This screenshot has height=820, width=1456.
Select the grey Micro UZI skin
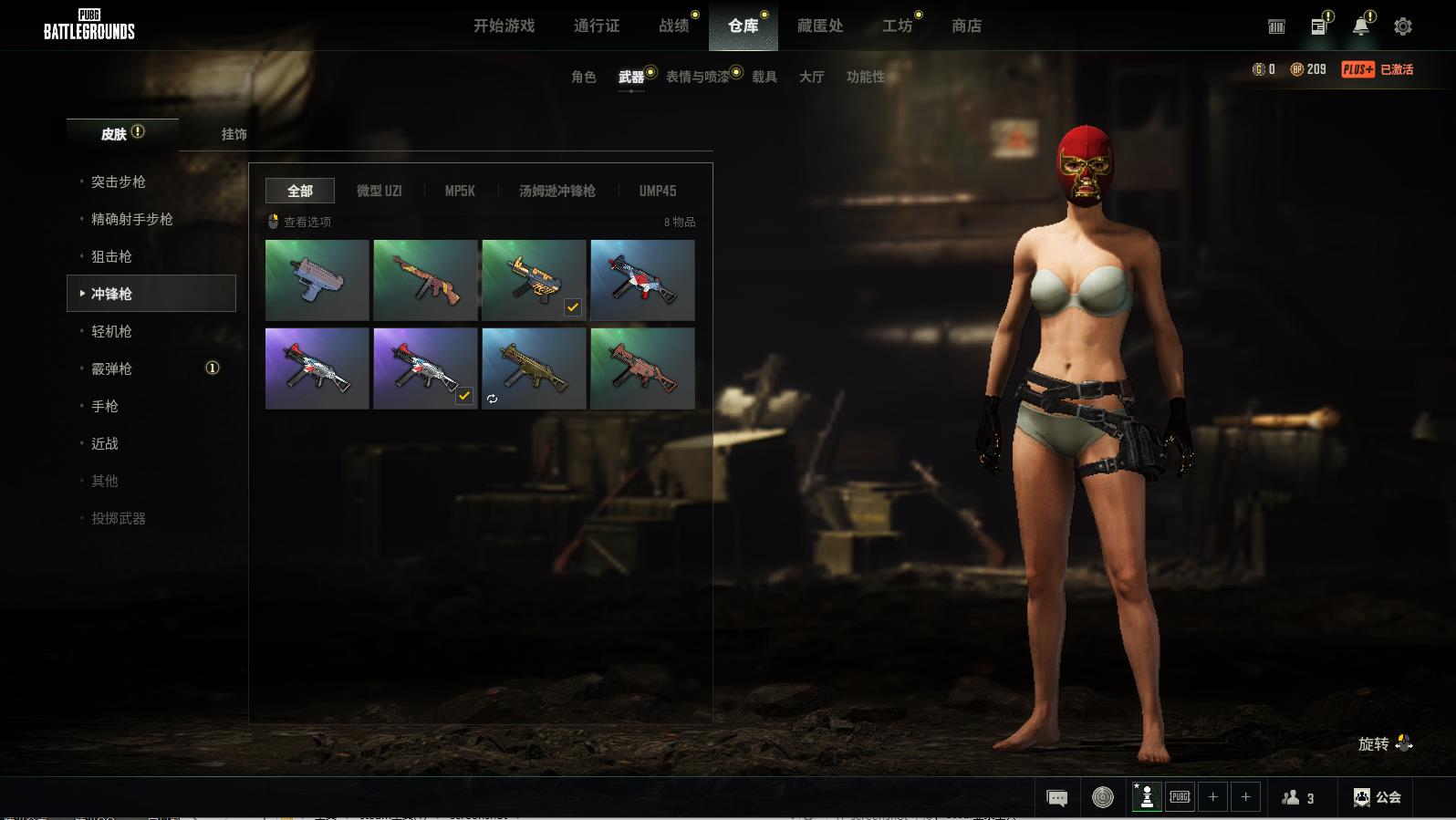tap(317, 280)
